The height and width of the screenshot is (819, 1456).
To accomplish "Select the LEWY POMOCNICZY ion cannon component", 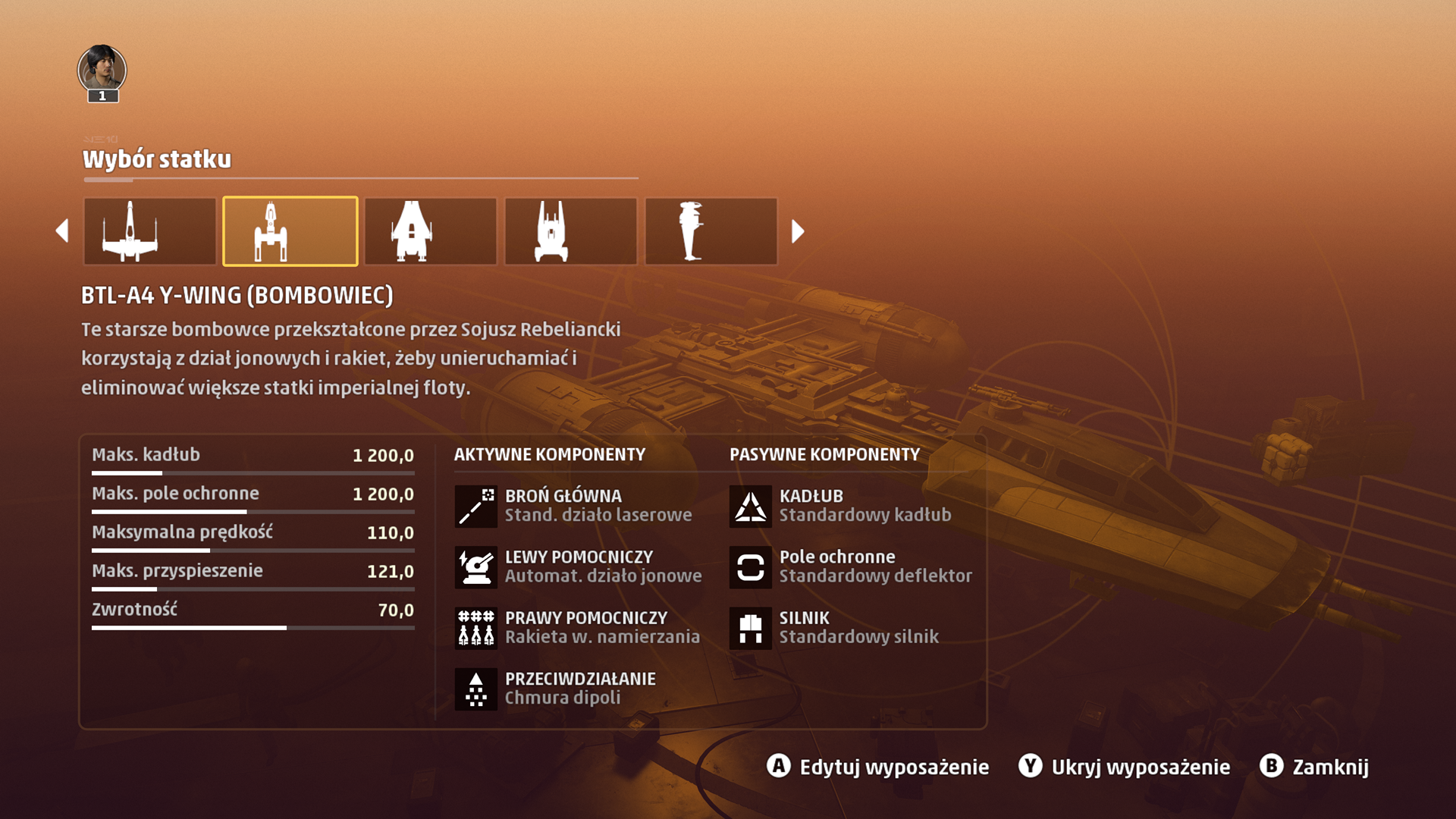I will (578, 566).
